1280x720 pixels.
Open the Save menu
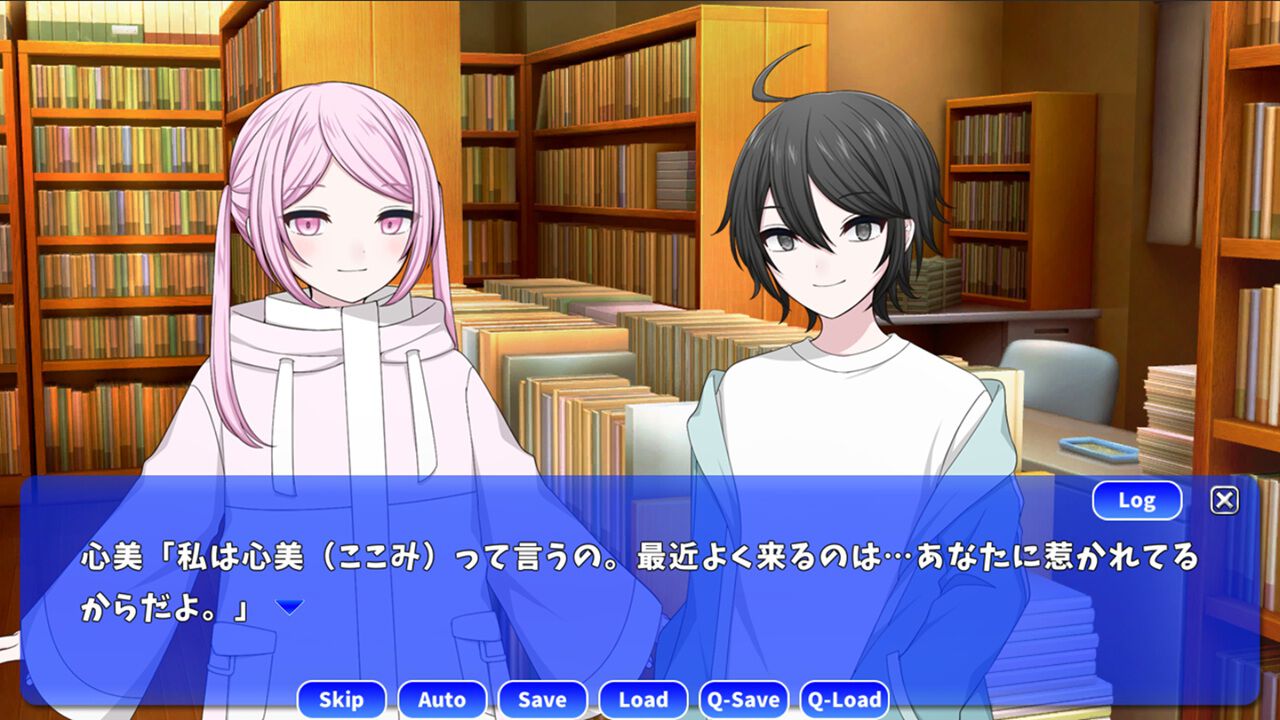(543, 700)
